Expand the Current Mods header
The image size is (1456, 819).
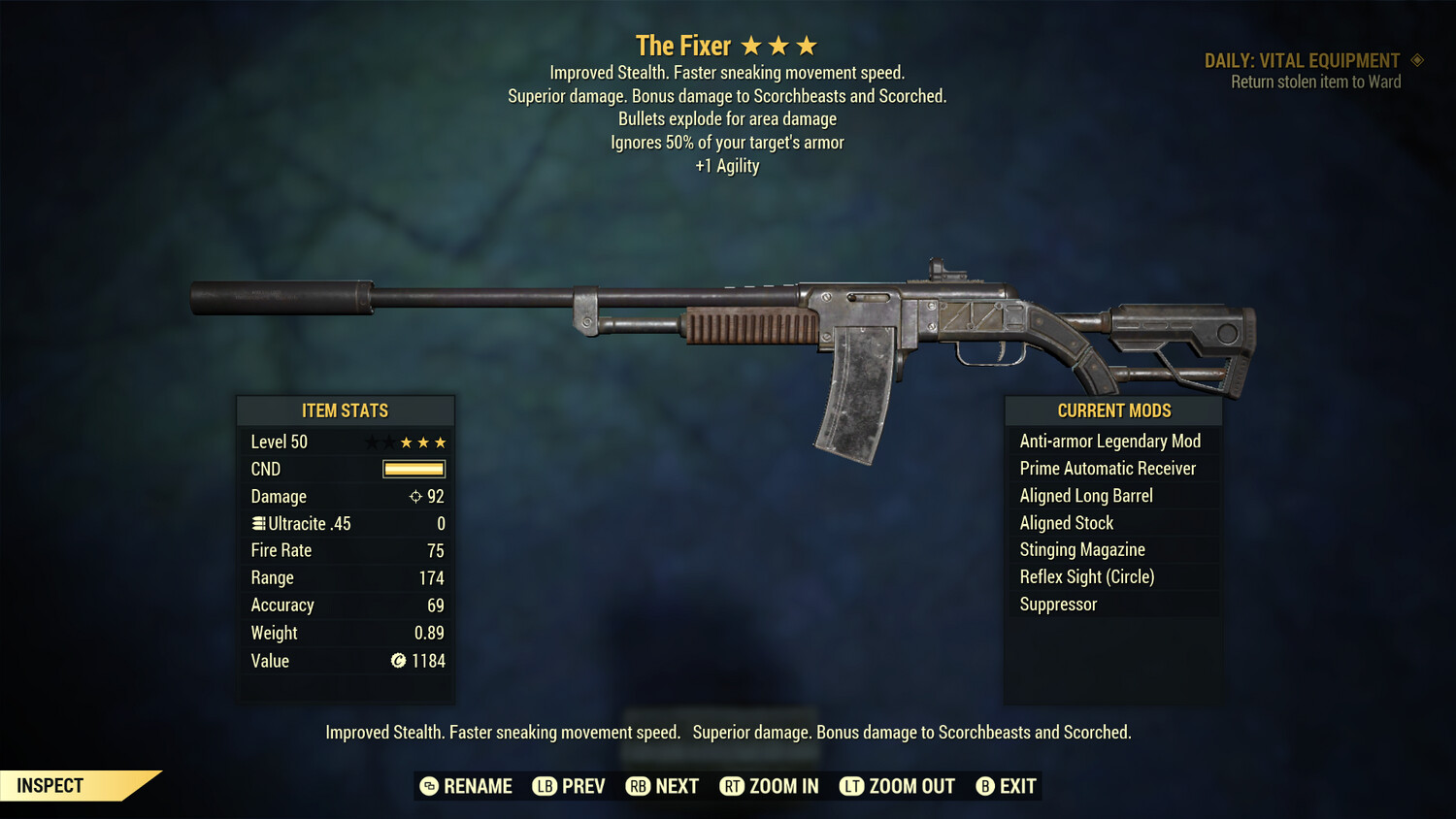(1112, 410)
